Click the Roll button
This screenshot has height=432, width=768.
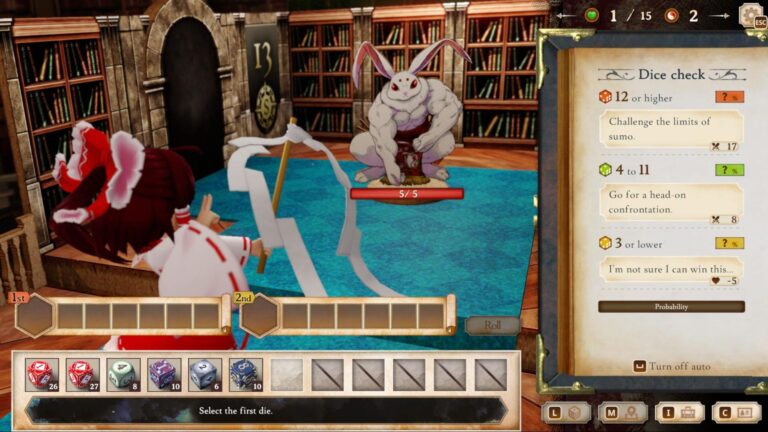(492, 325)
